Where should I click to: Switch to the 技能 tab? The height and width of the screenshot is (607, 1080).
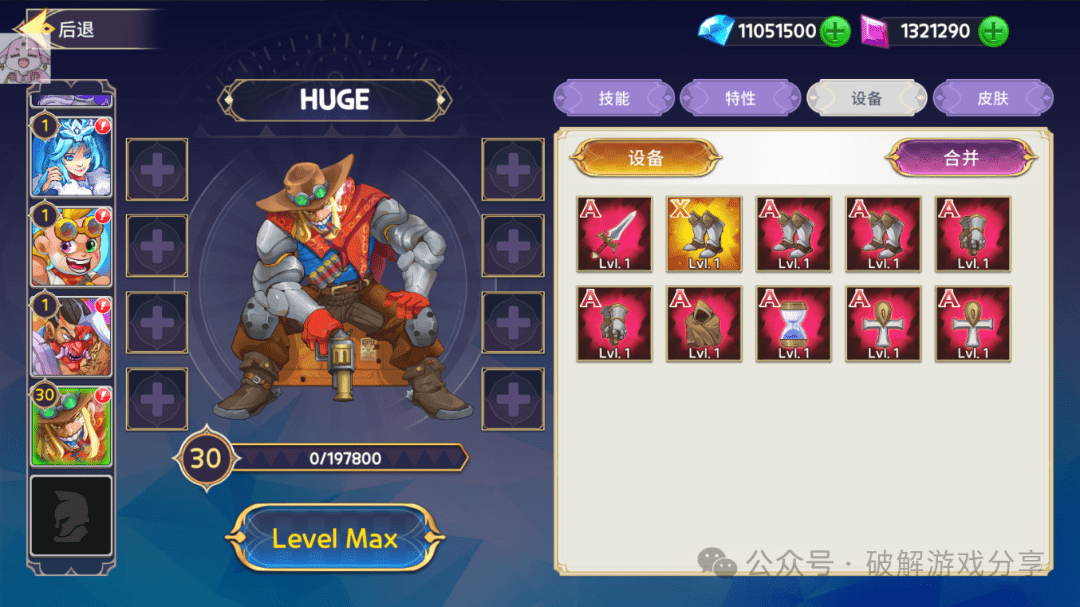click(x=614, y=99)
